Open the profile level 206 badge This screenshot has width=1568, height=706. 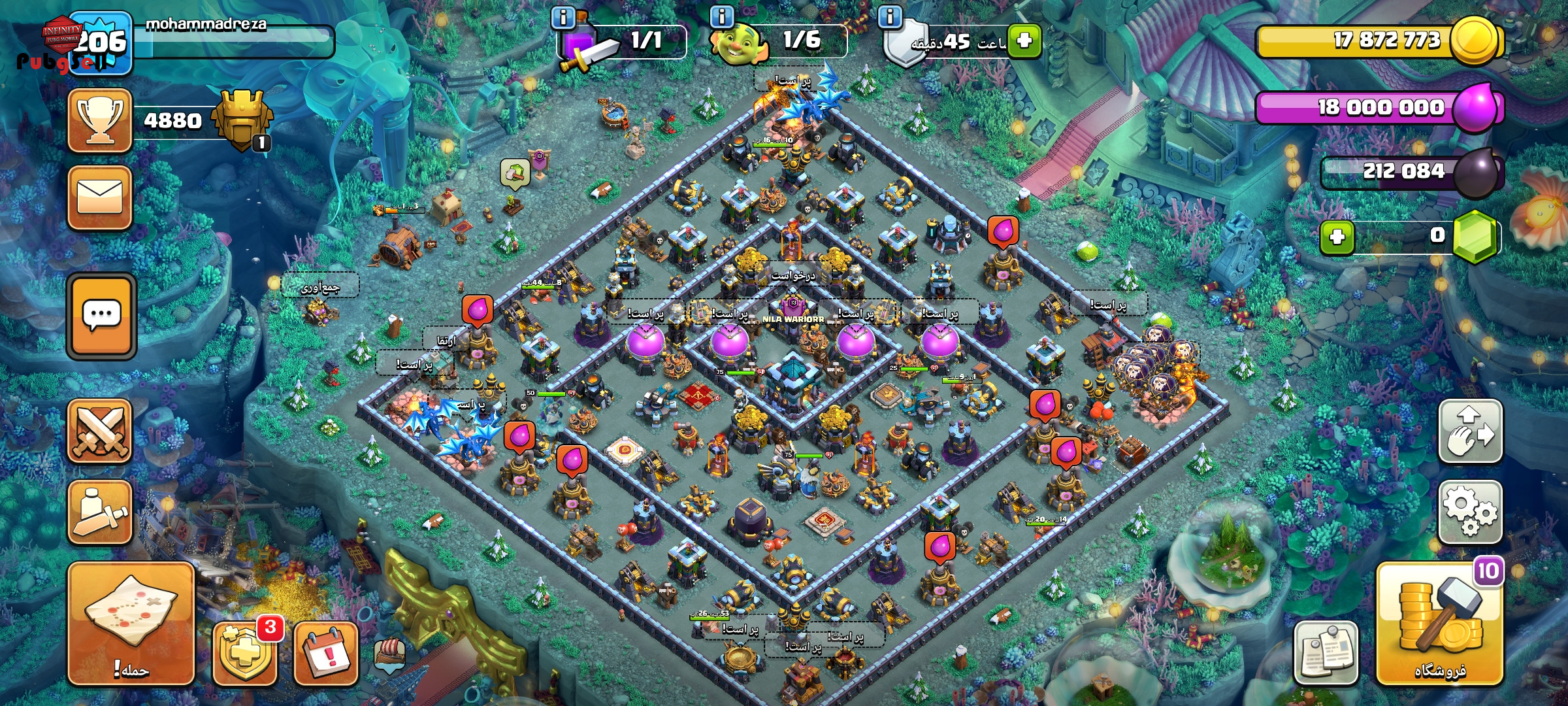click(100, 42)
